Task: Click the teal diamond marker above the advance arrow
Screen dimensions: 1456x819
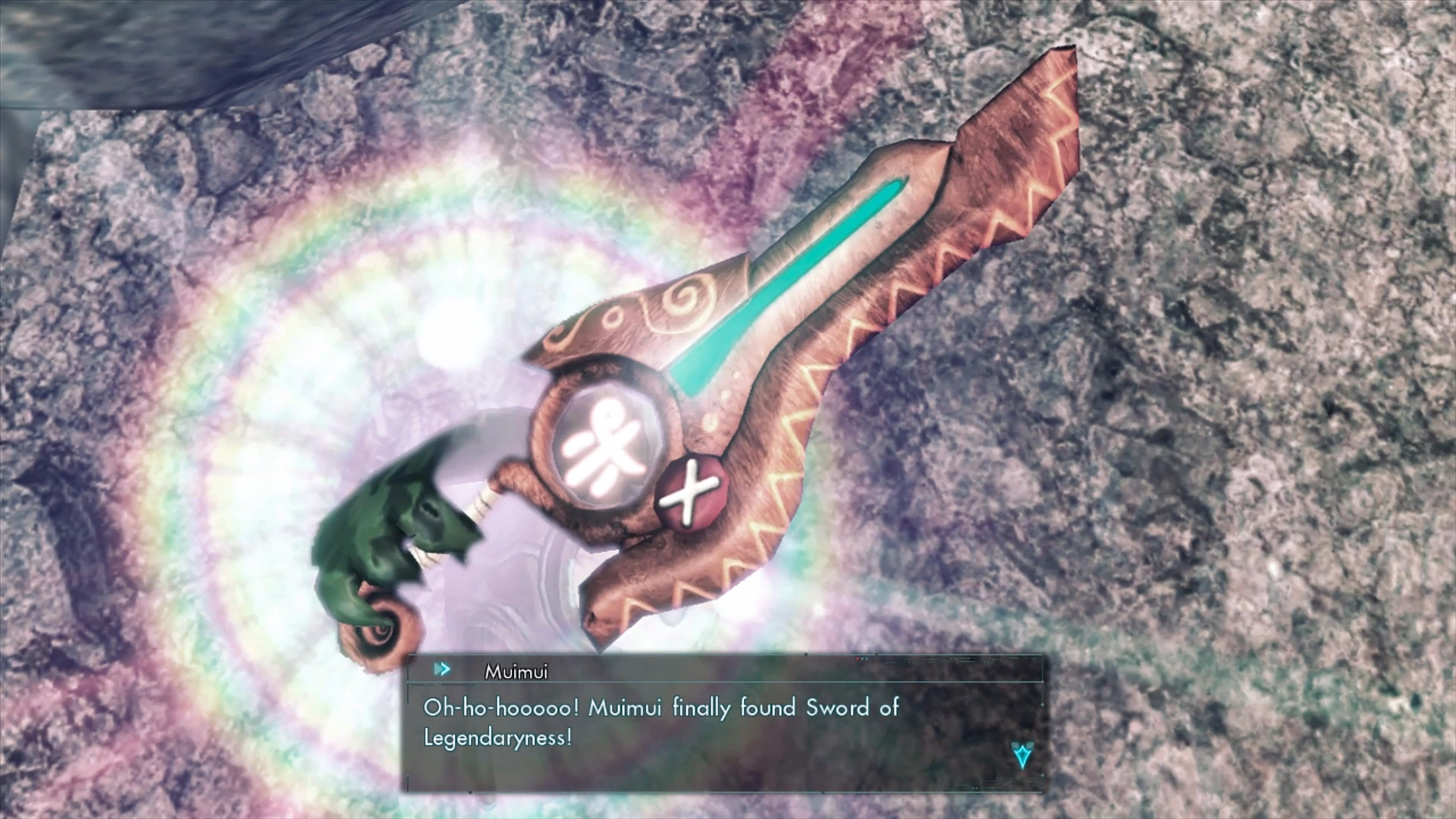Action: click(x=1023, y=745)
